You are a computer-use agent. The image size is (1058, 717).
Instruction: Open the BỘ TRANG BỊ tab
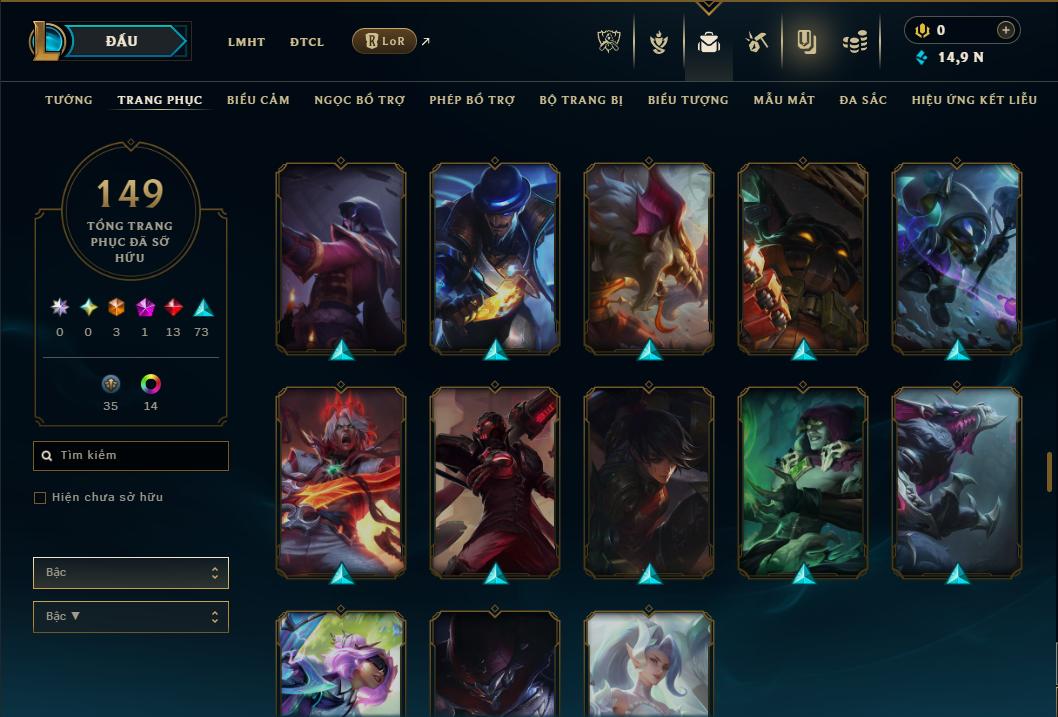[581, 100]
